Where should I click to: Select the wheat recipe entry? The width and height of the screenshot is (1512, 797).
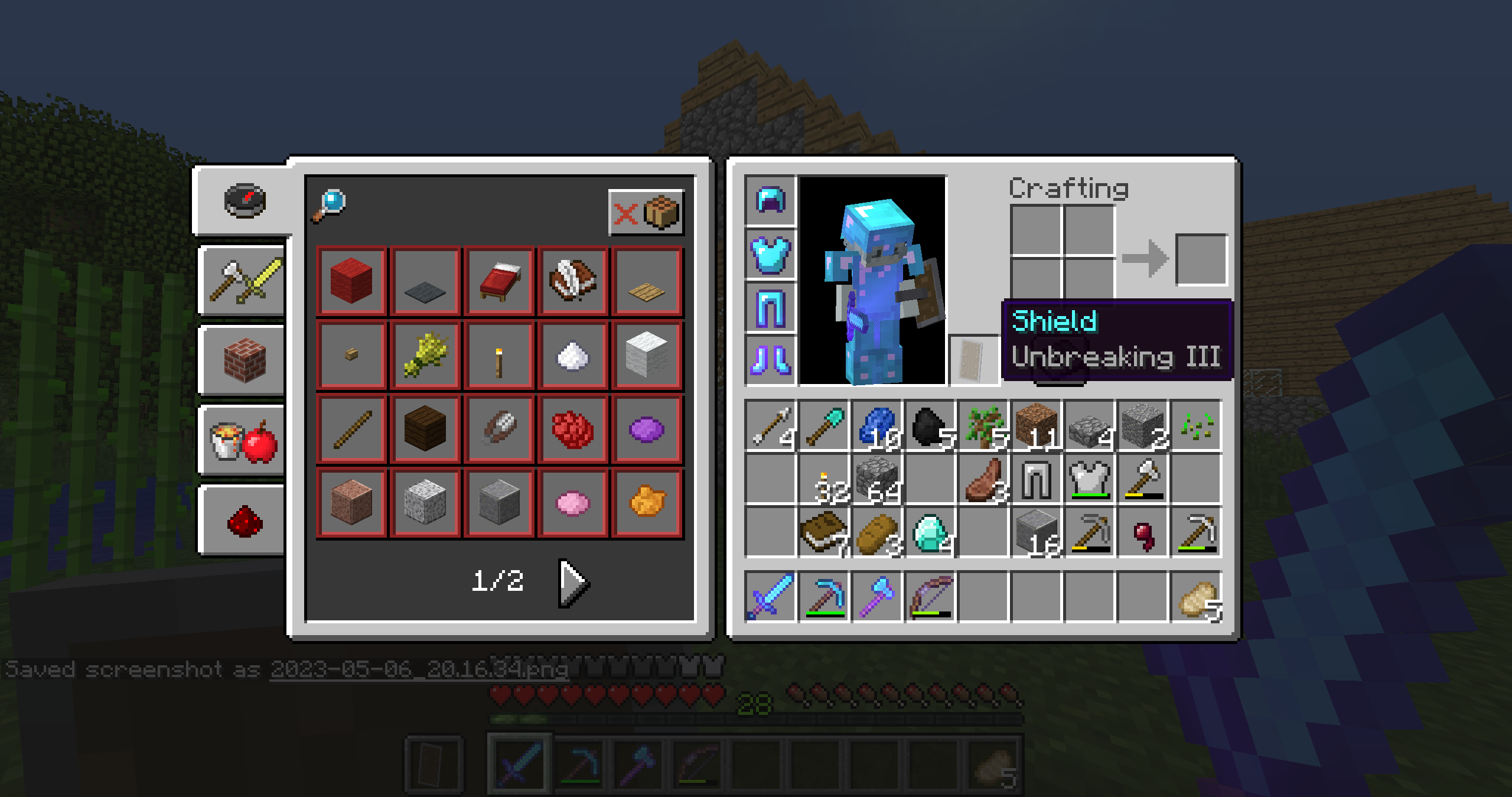426,354
